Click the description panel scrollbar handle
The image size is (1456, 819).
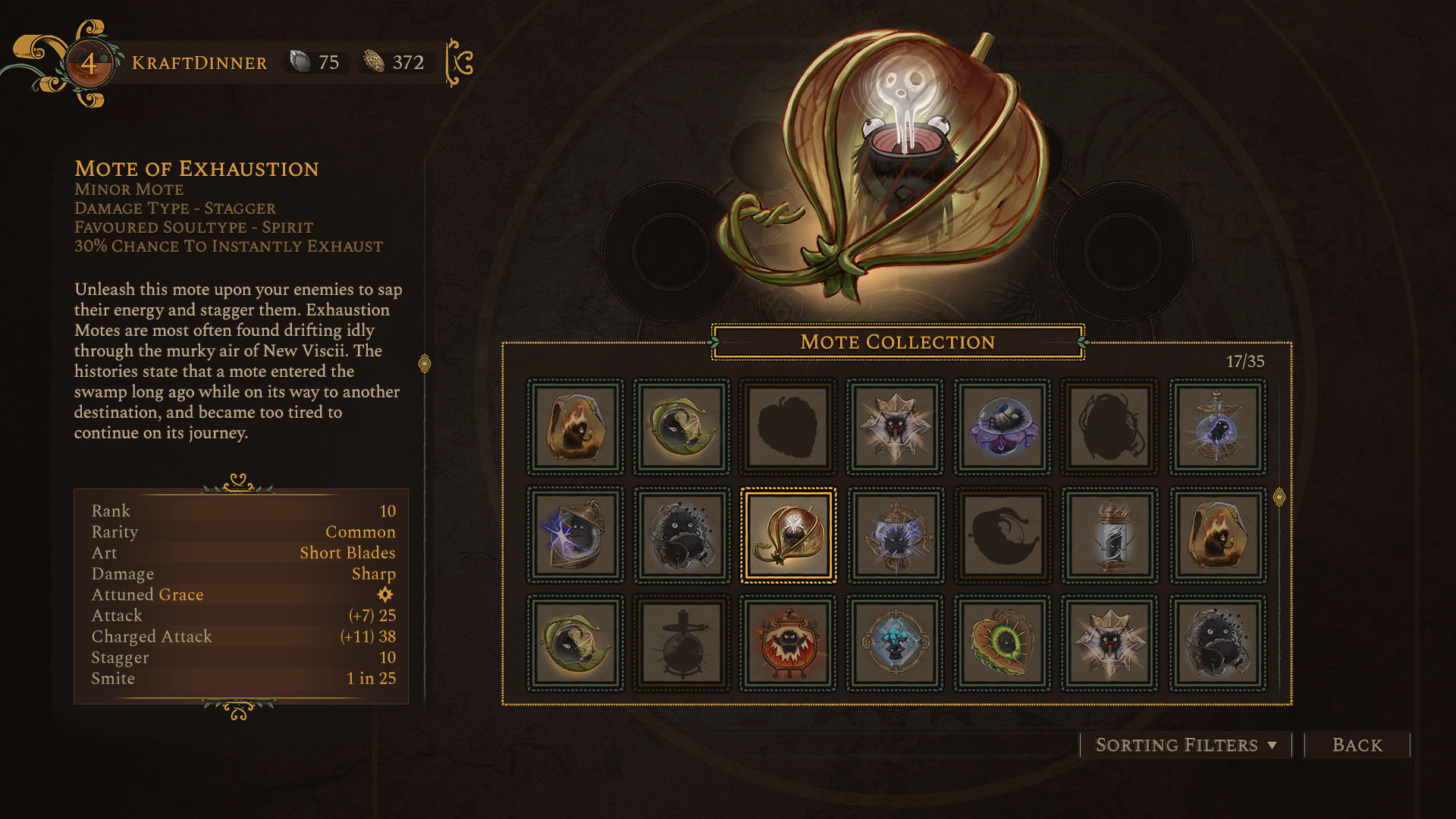pos(425,364)
